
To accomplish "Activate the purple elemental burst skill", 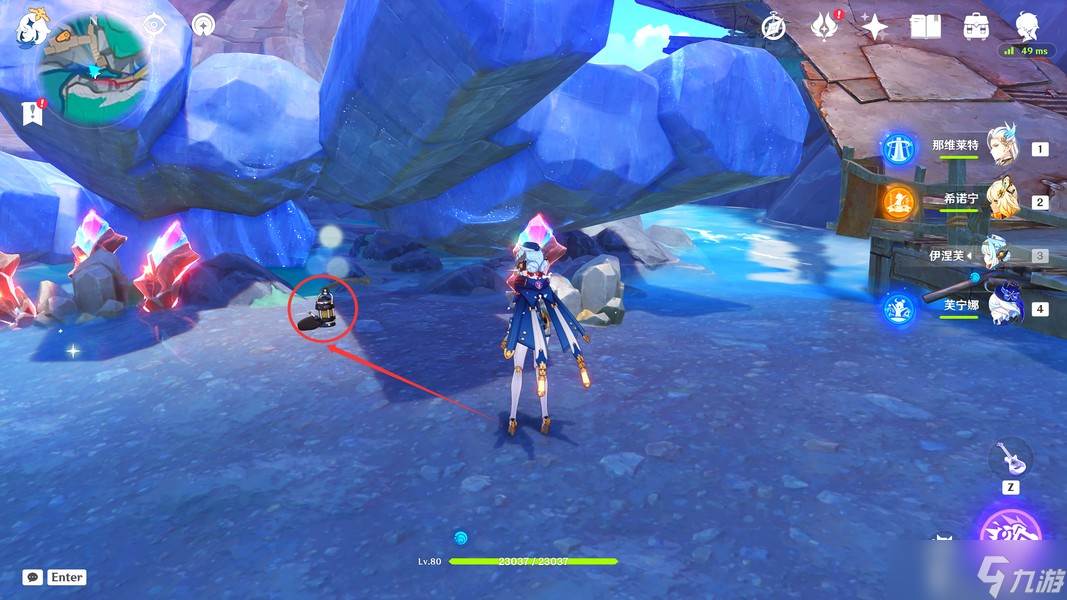I will (1010, 535).
